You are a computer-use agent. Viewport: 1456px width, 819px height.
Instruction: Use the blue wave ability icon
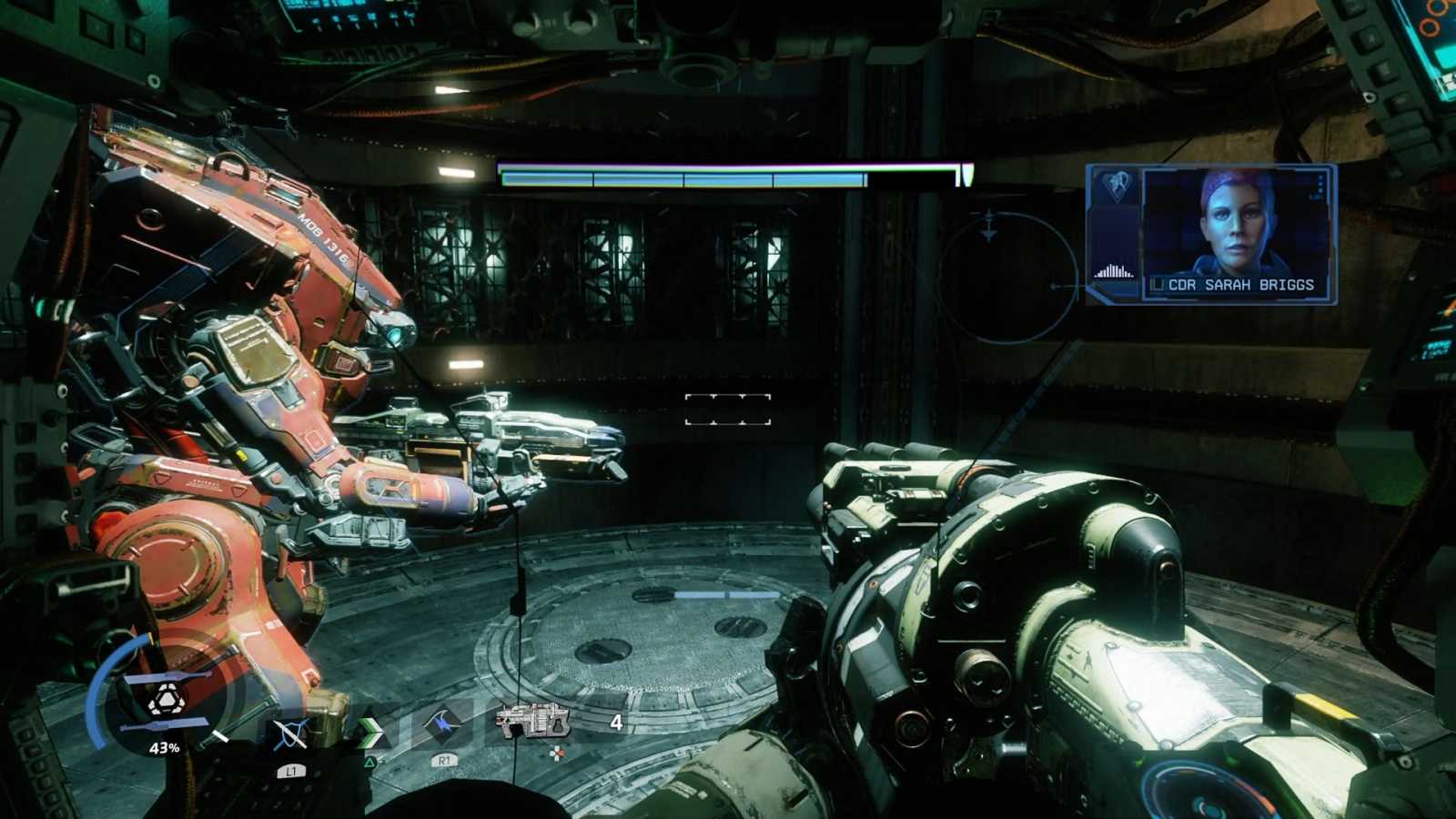[x=443, y=725]
